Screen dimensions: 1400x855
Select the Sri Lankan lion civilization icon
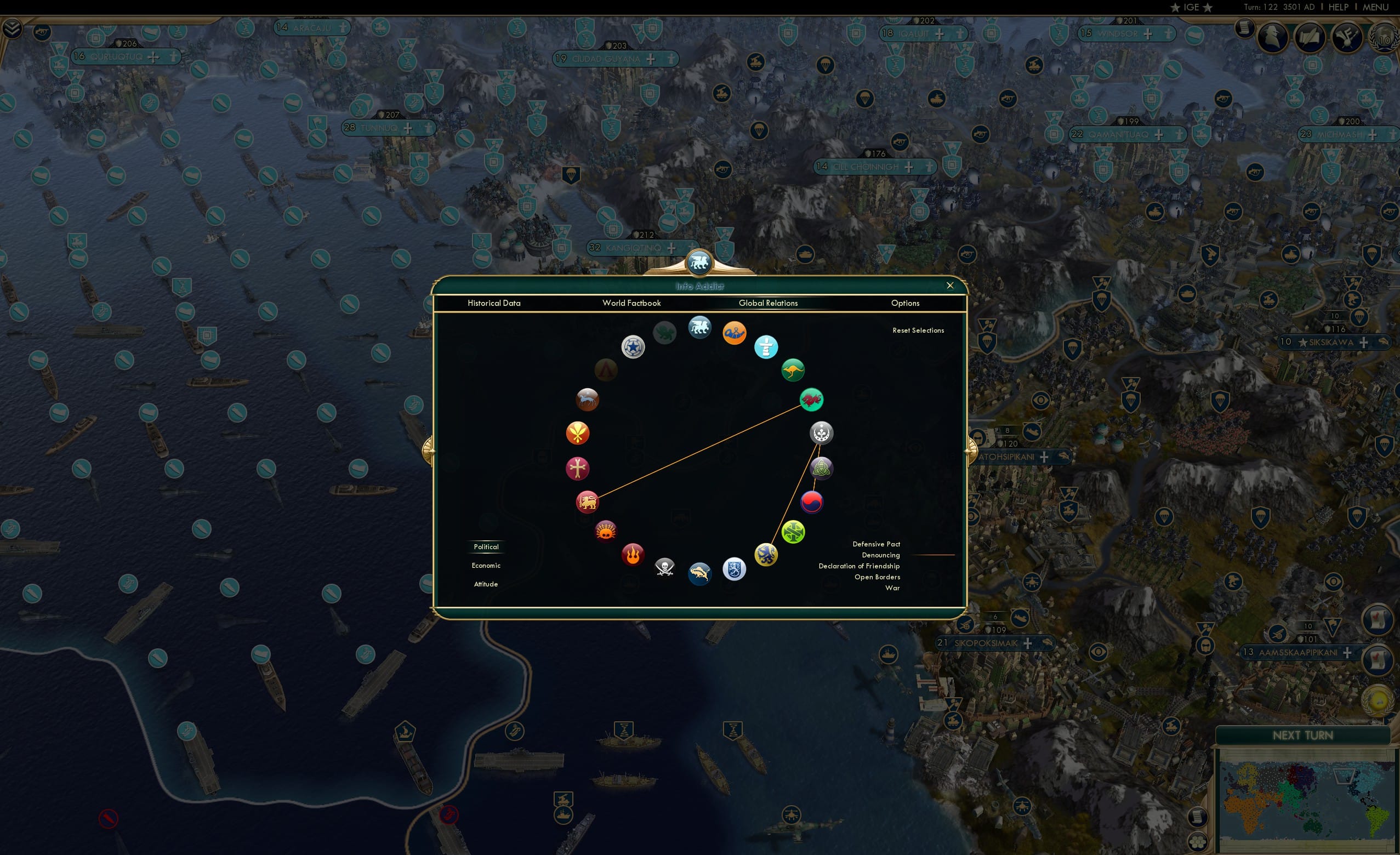click(x=588, y=501)
